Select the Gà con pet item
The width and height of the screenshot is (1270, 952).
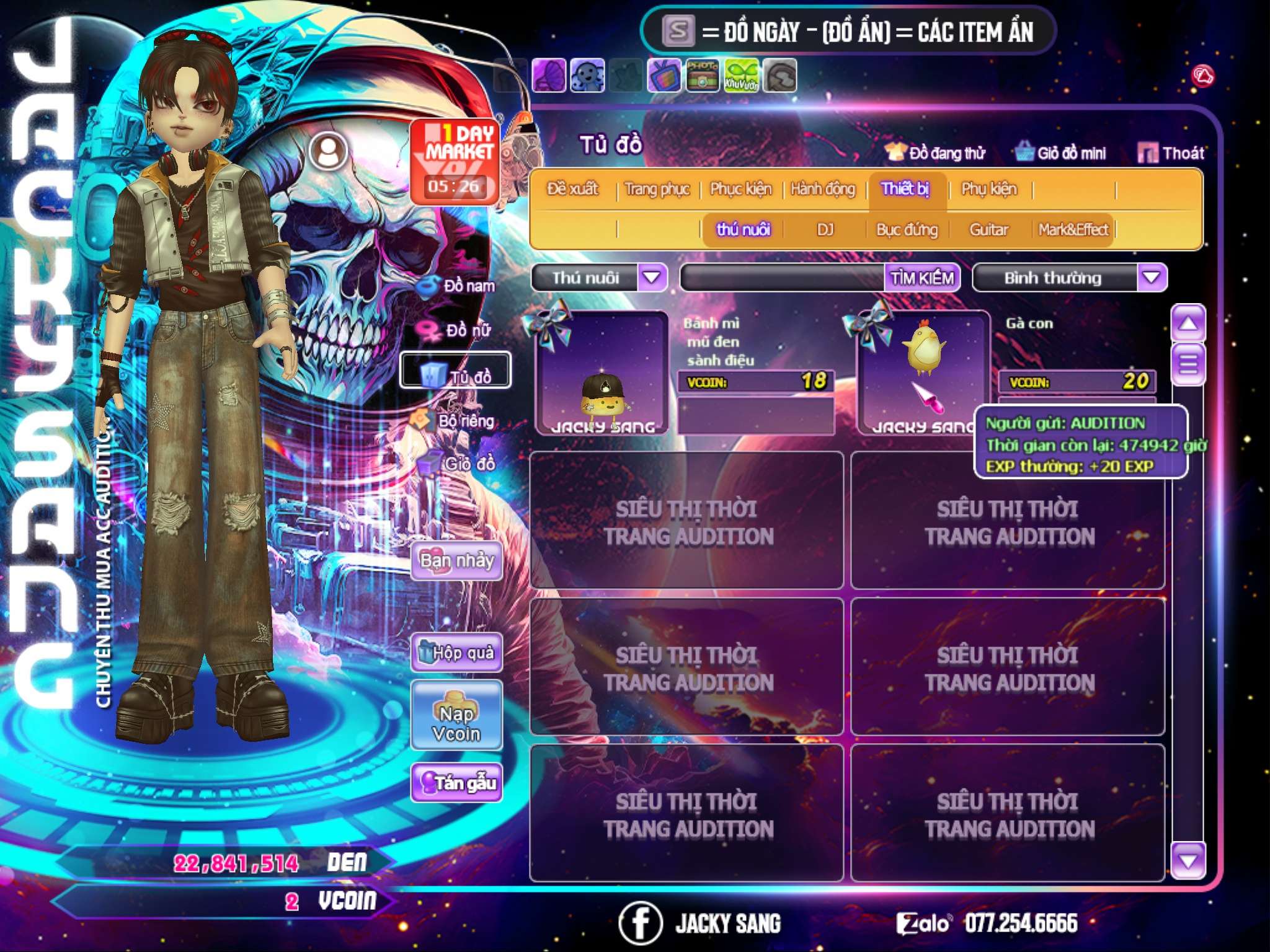click(x=923, y=372)
